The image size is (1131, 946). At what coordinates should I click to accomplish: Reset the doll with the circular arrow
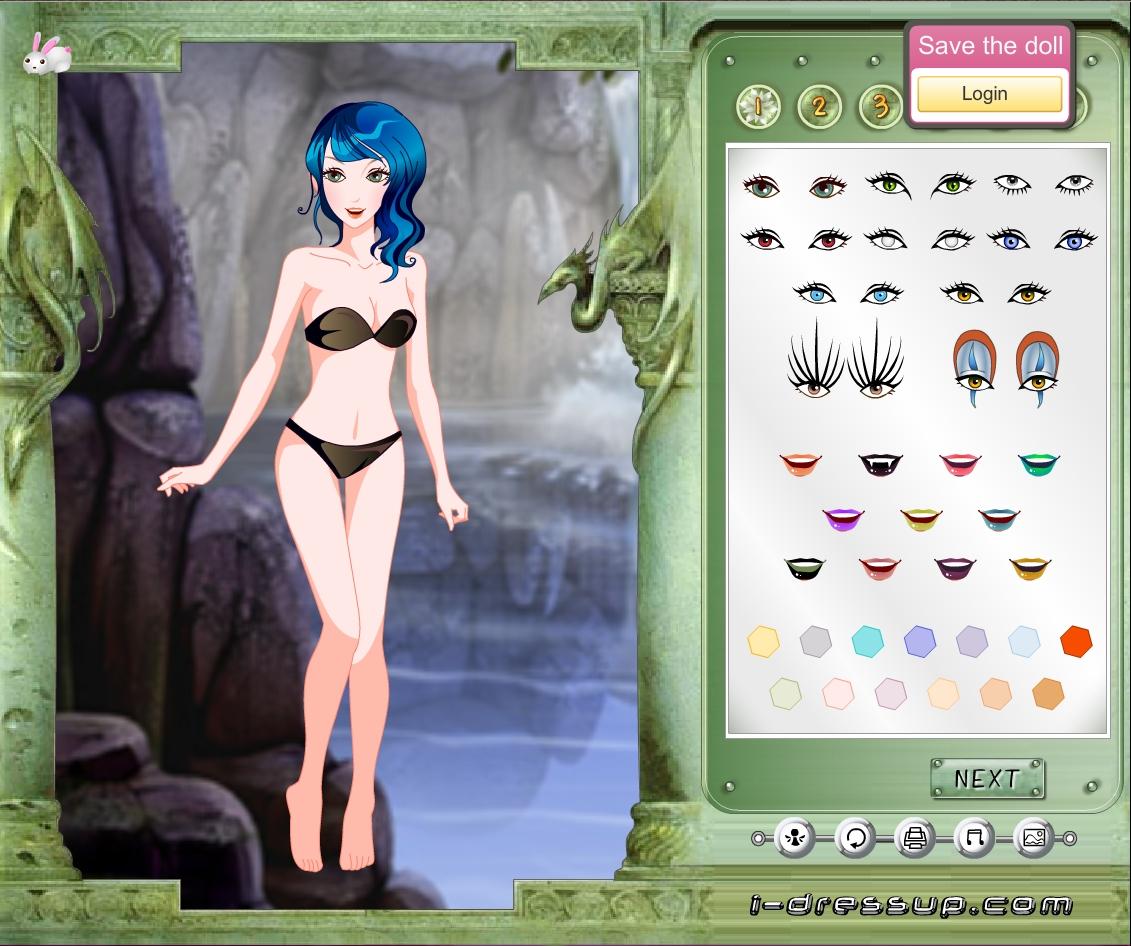click(x=855, y=838)
